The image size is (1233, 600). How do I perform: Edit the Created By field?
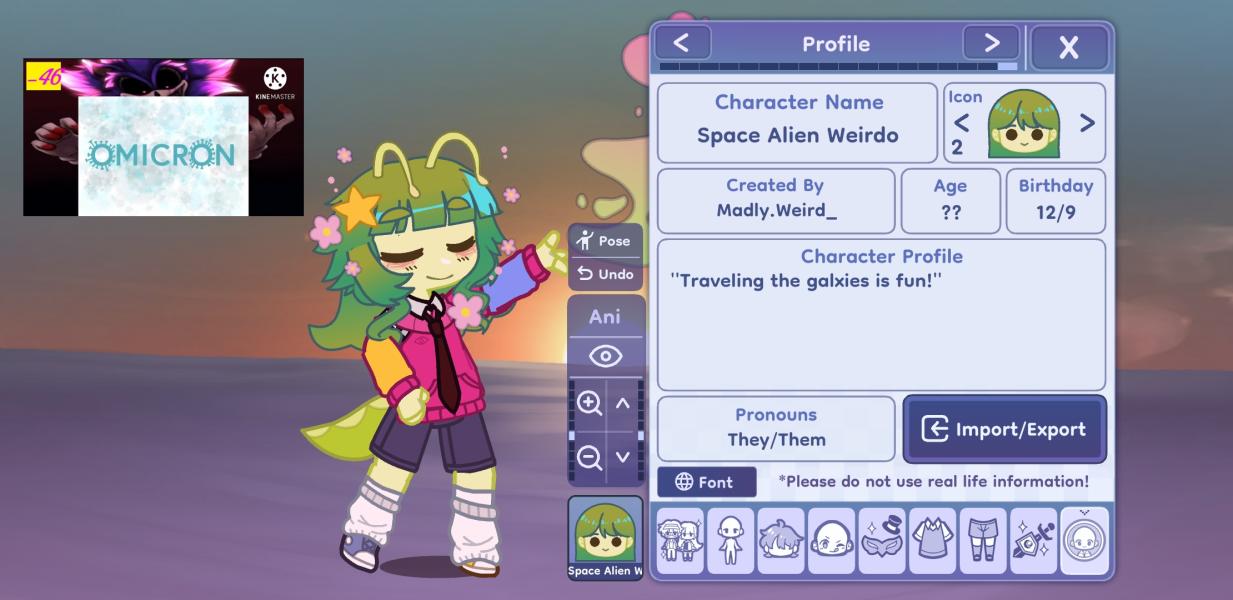click(776, 200)
